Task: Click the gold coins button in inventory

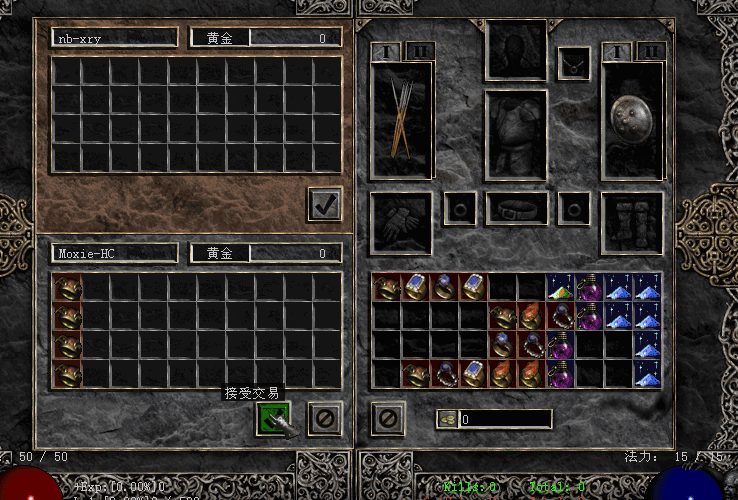Action: click(448, 419)
